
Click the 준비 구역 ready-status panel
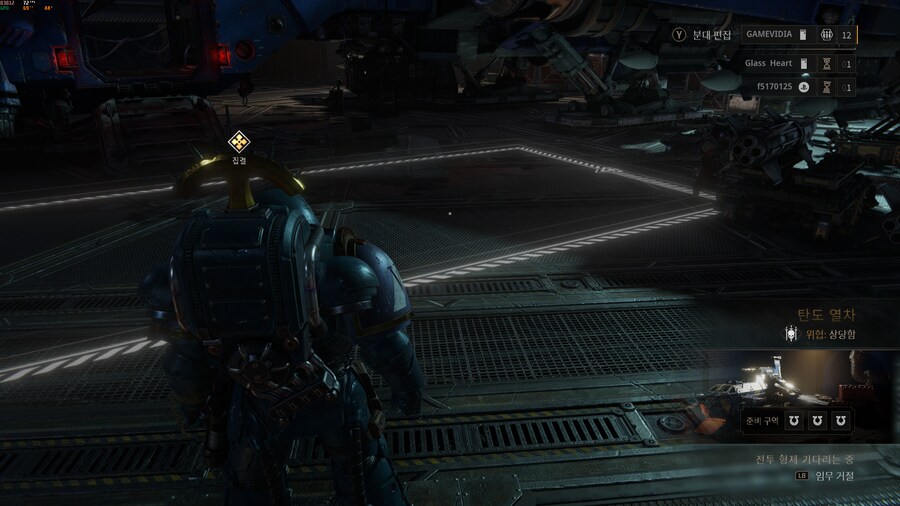click(x=797, y=421)
